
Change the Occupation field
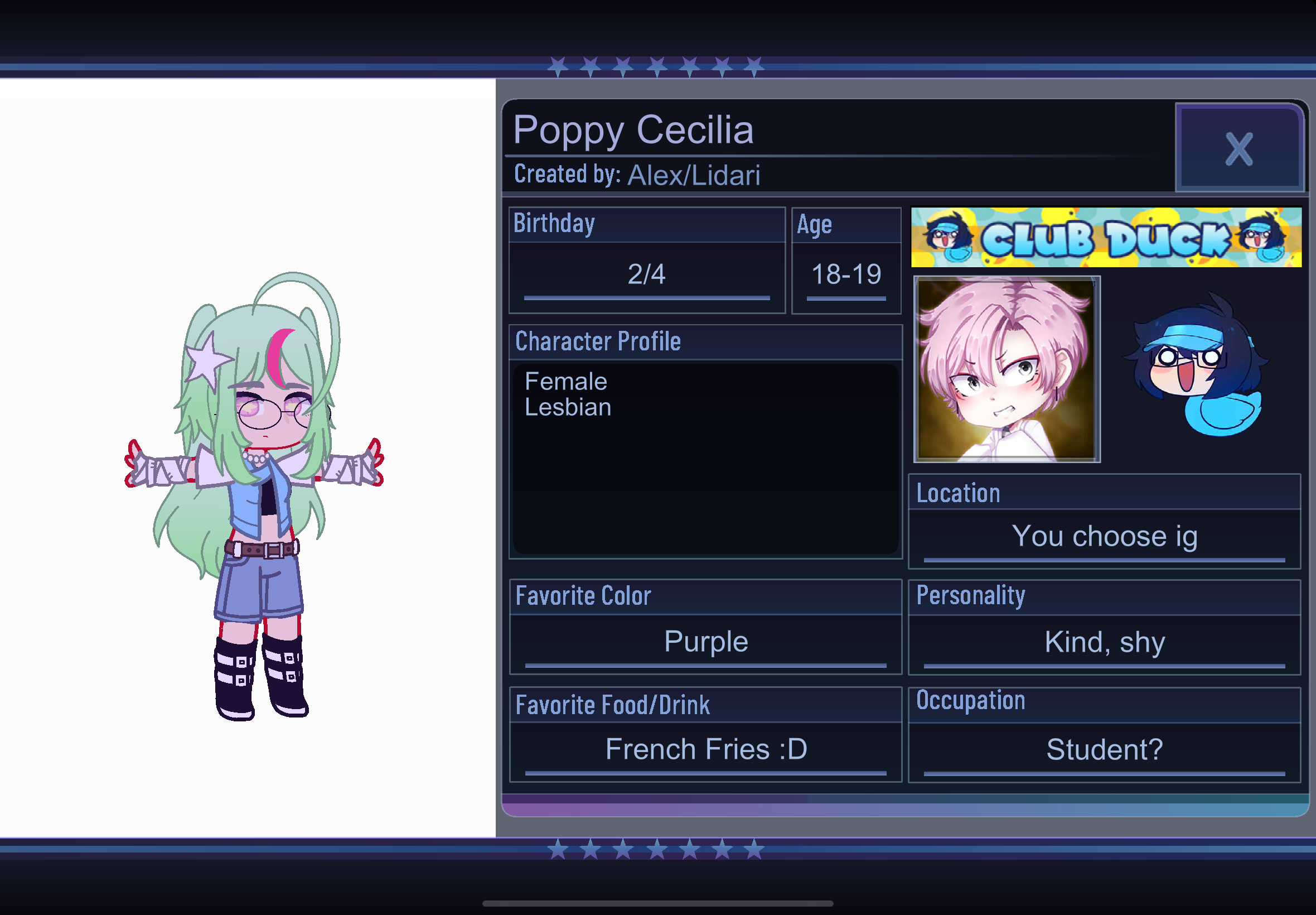click(x=1104, y=749)
